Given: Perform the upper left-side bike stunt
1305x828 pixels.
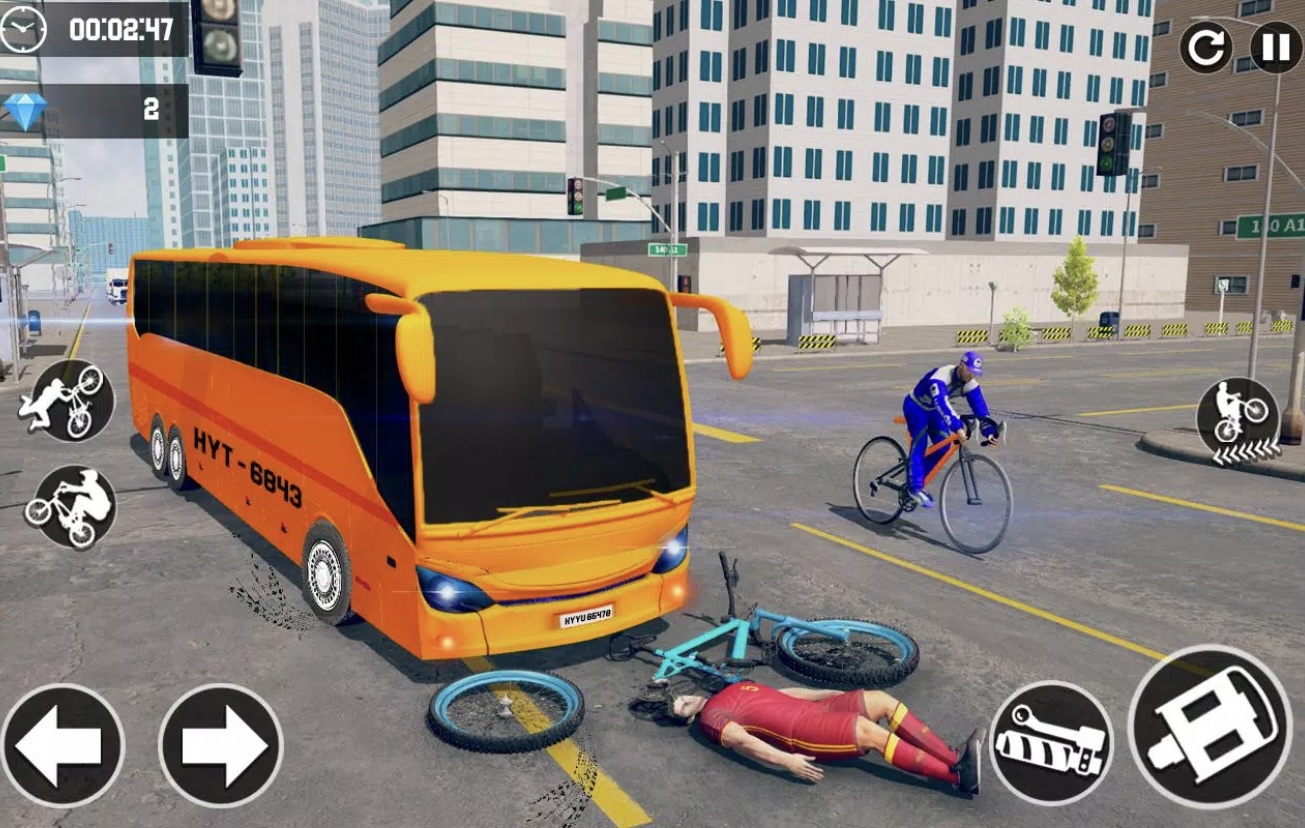Looking at the screenshot, I should [72, 400].
